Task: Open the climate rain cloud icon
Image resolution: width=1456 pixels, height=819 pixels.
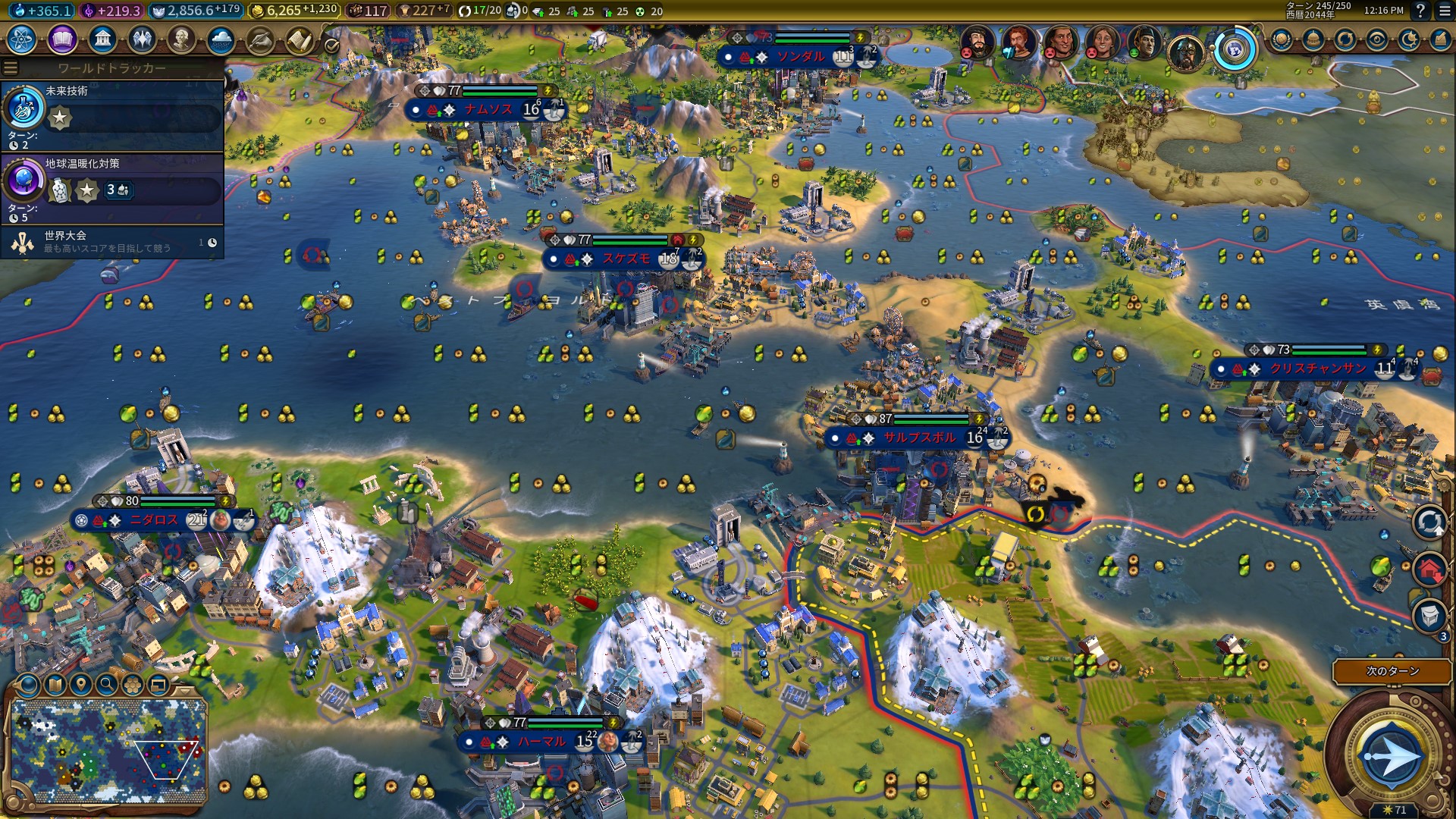Action: click(220, 39)
